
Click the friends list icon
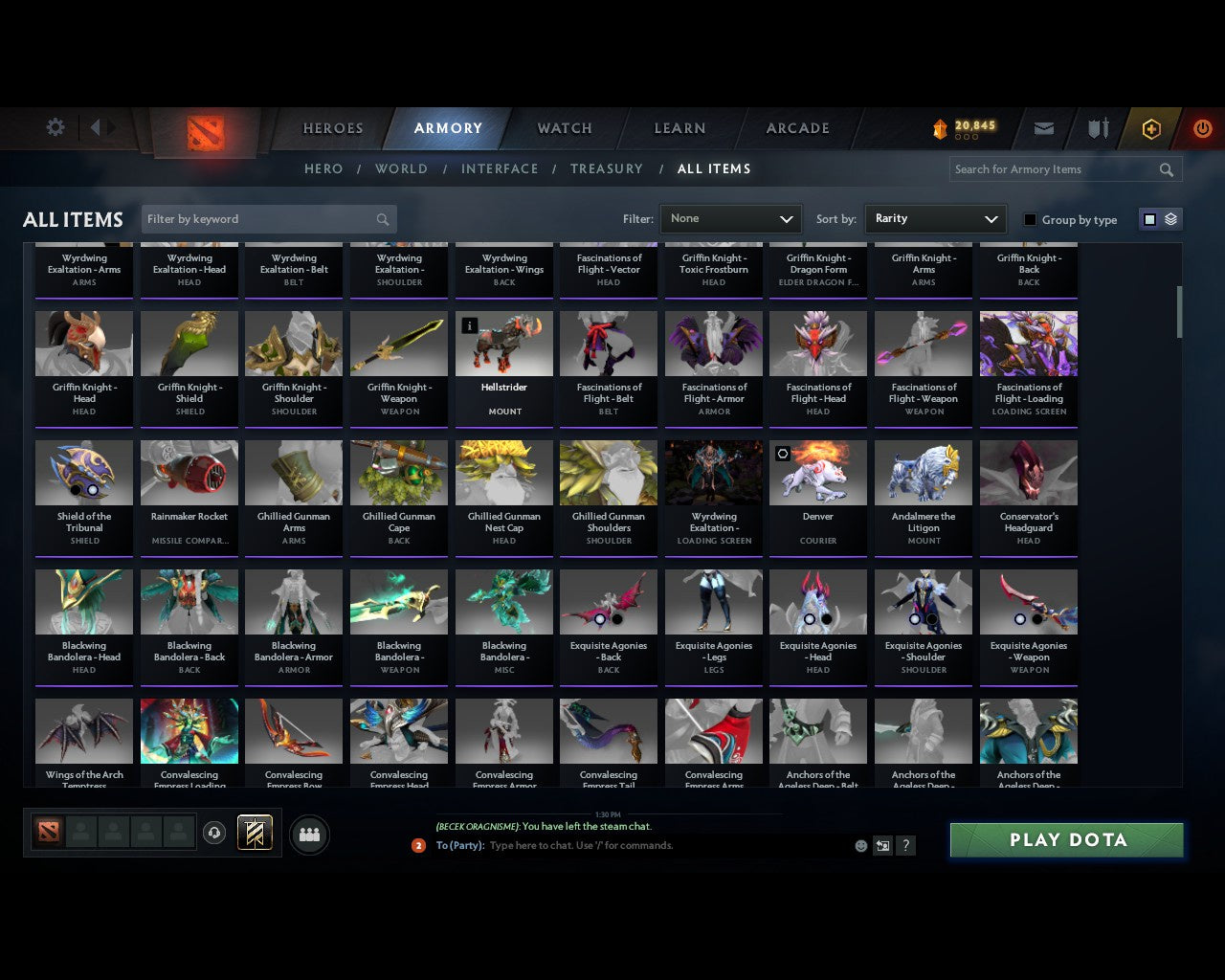309,833
